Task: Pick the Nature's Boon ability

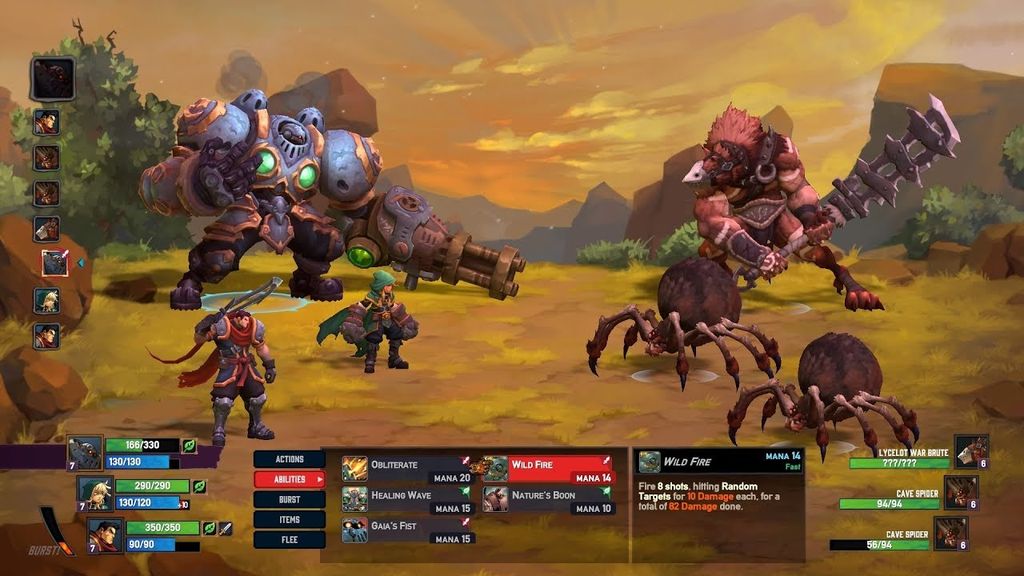Action: pyautogui.click(x=548, y=499)
